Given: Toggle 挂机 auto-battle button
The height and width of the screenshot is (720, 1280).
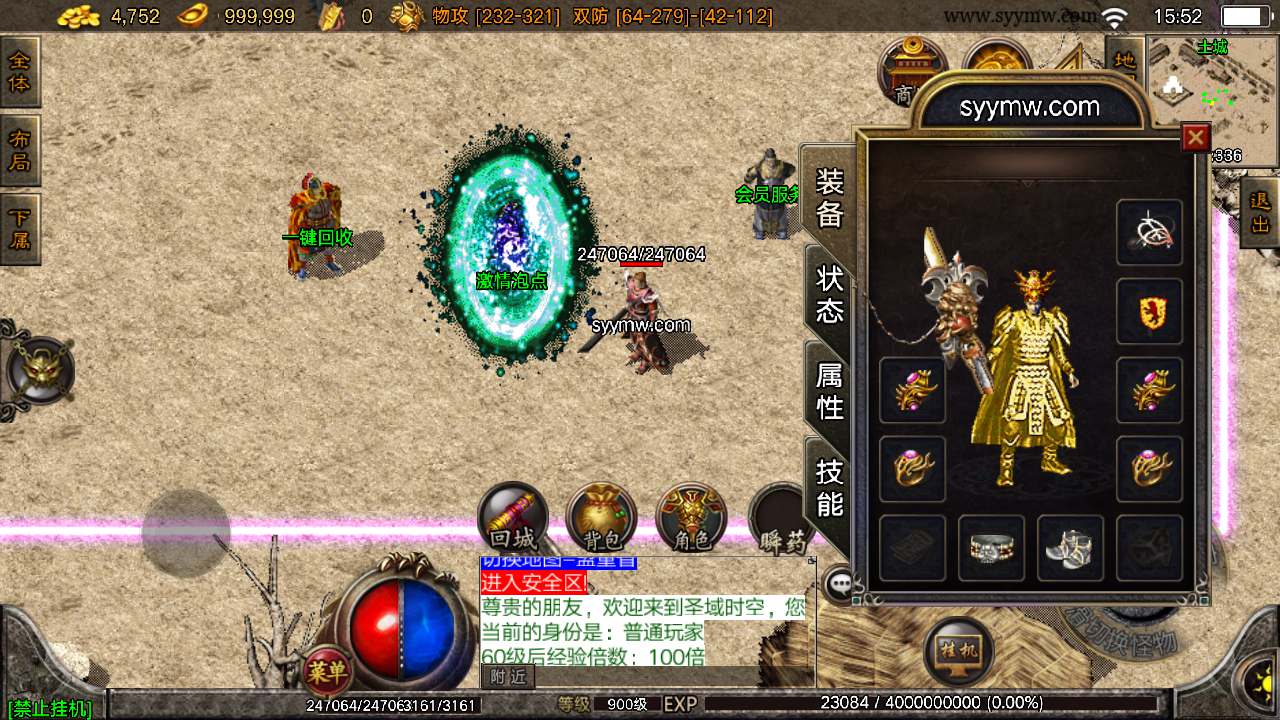Looking at the screenshot, I should 959,650.
